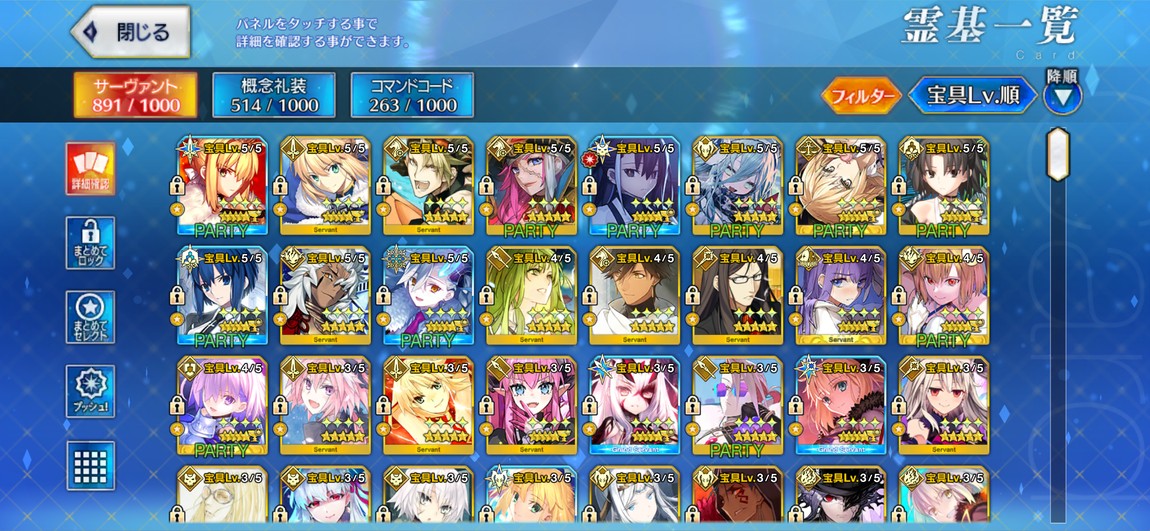This screenshot has width=1150, height=531.
Task: Tap the プッシュ! button
Action: click(x=90, y=392)
